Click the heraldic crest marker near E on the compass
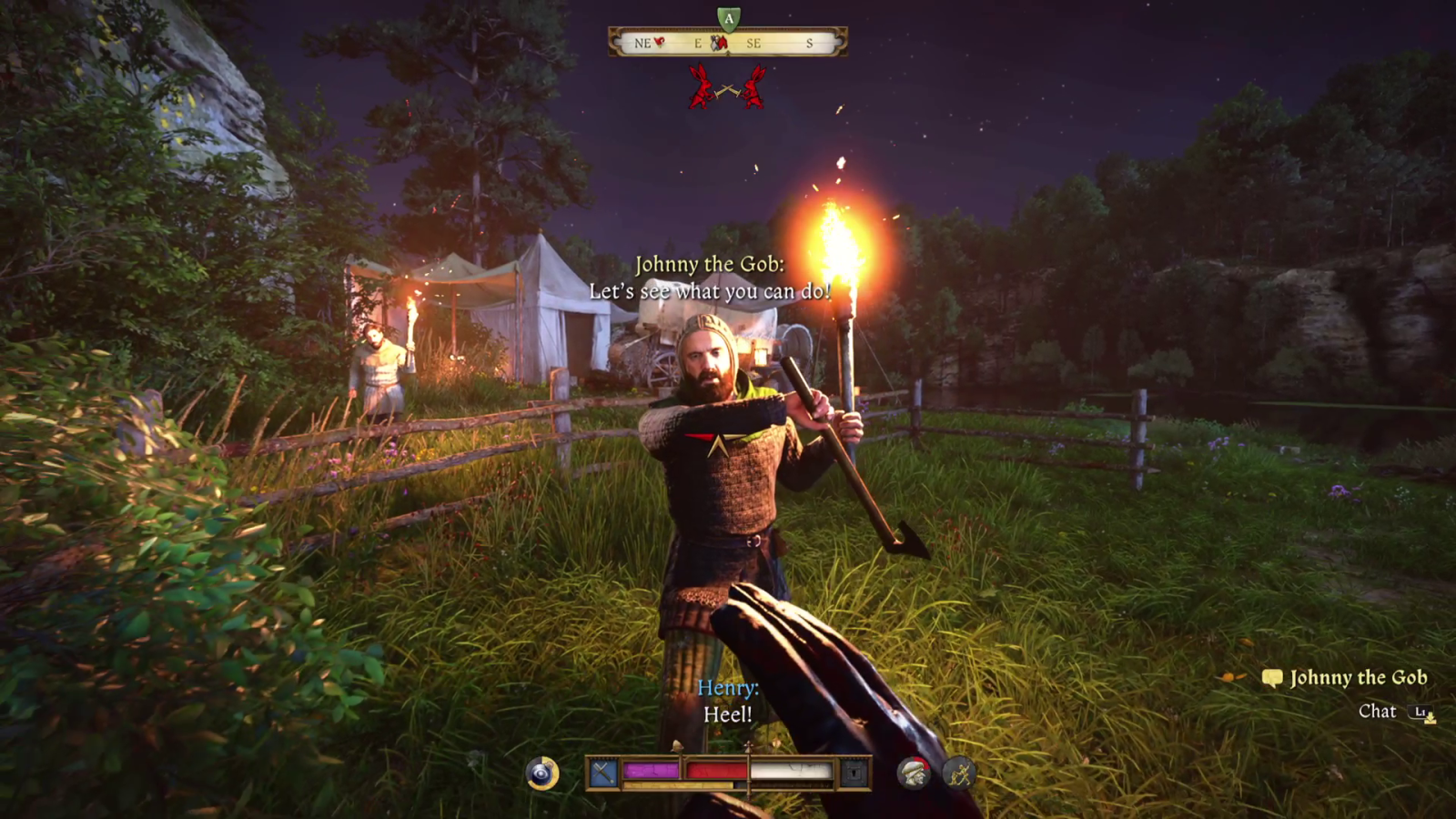Viewport: 1456px width, 819px height. (x=719, y=42)
